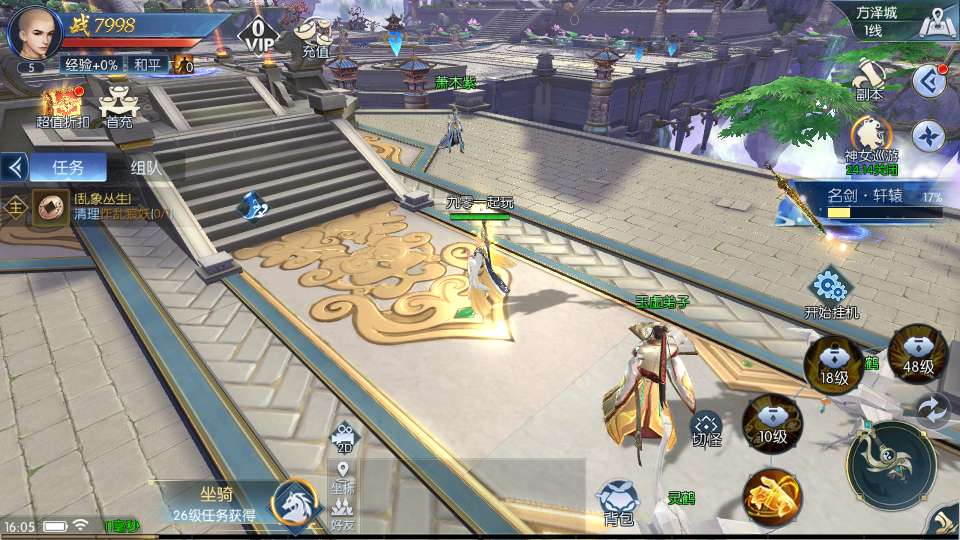Open the 副本 dungeon menu
Screen dimensions: 960x540
point(868,78)
